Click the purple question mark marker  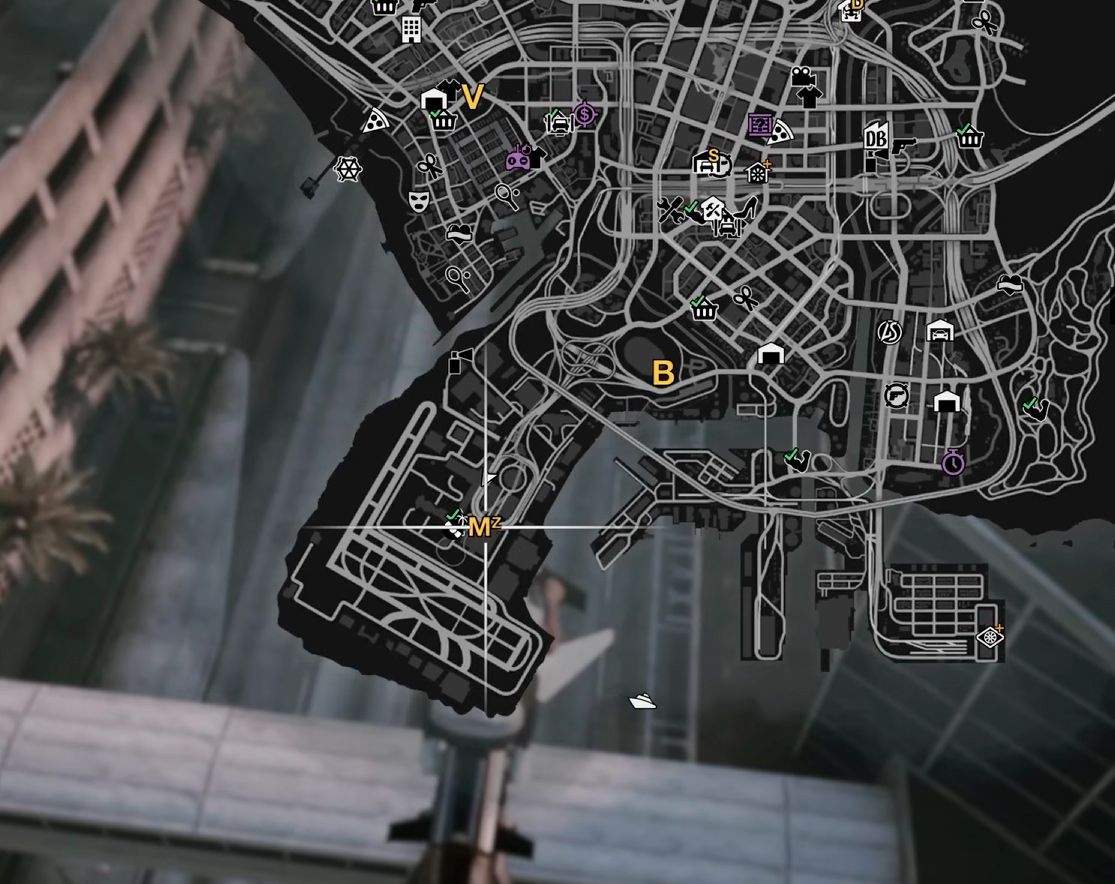(761, 125)
